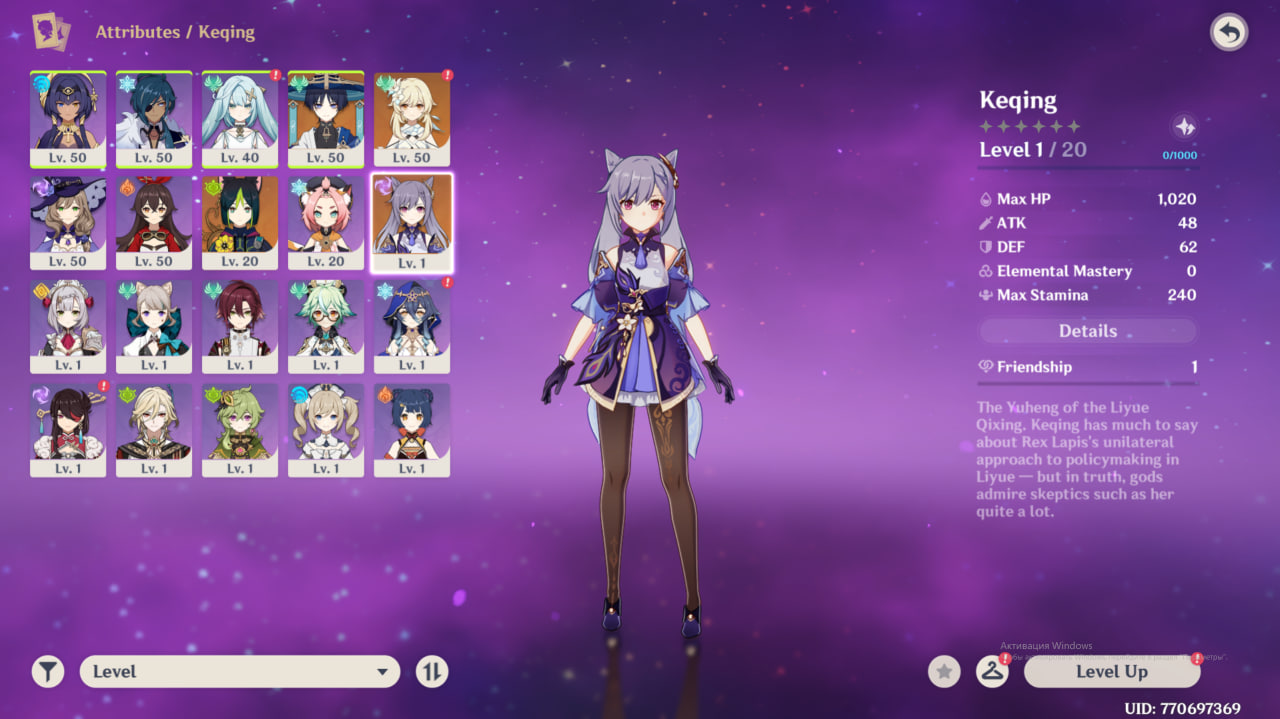Go back using the return arrow button
Image resolution: width=1280 pixels, height=719 pixels.
(1229, 33)
